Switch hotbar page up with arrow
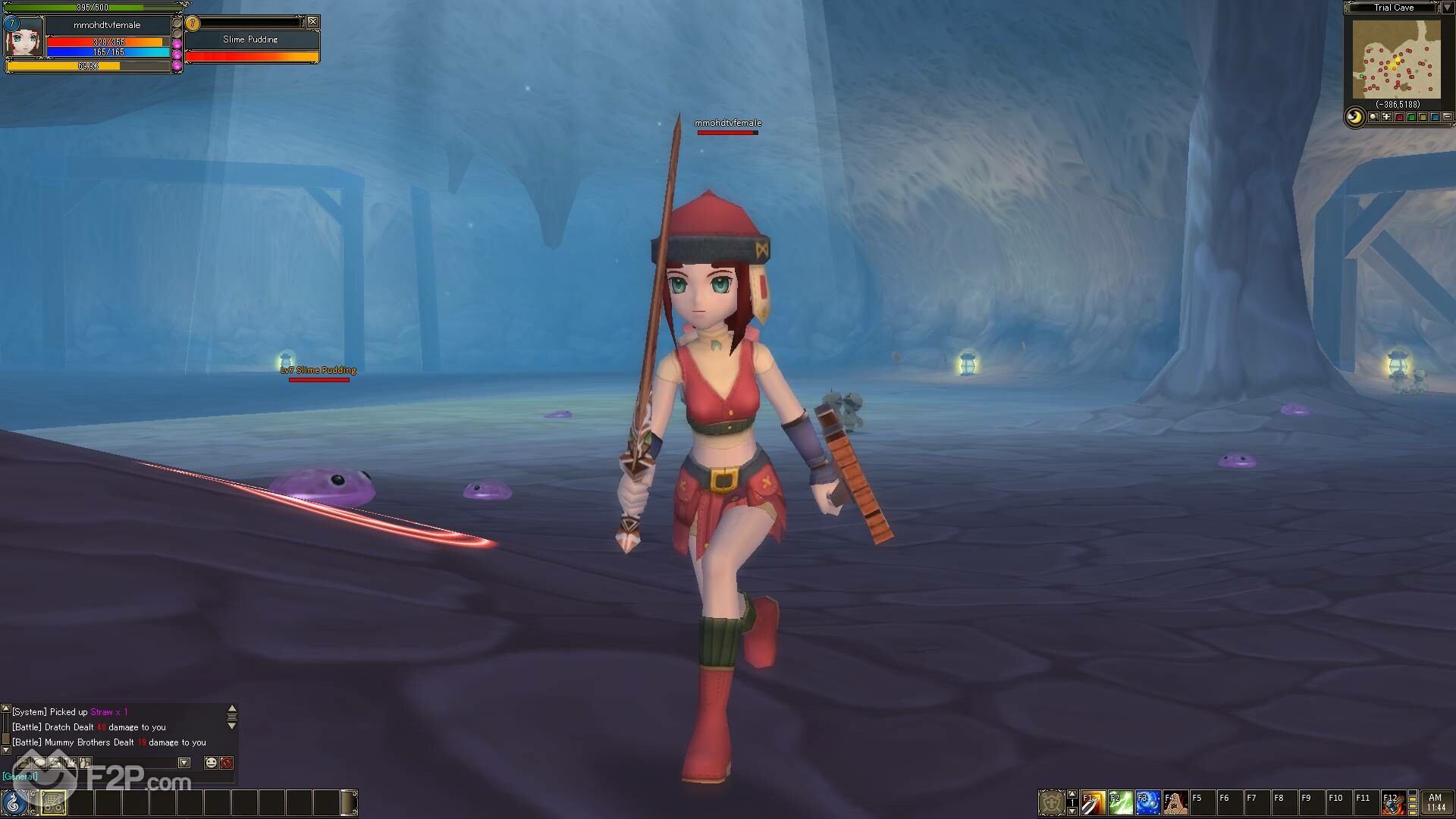Viewport: 1456px width, 819px height. 1072,793
